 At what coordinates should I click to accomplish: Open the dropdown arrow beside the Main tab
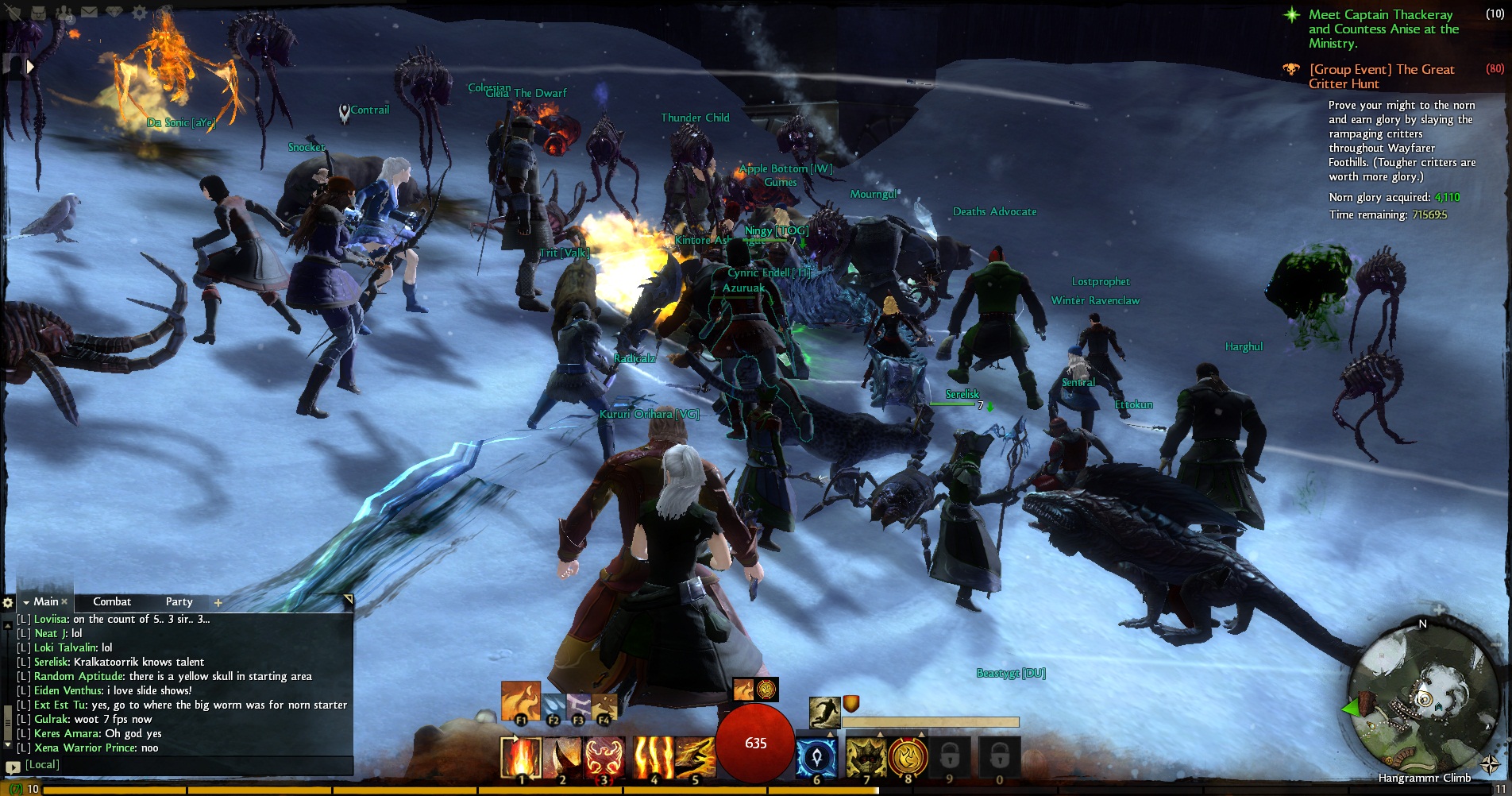point(26,602)
